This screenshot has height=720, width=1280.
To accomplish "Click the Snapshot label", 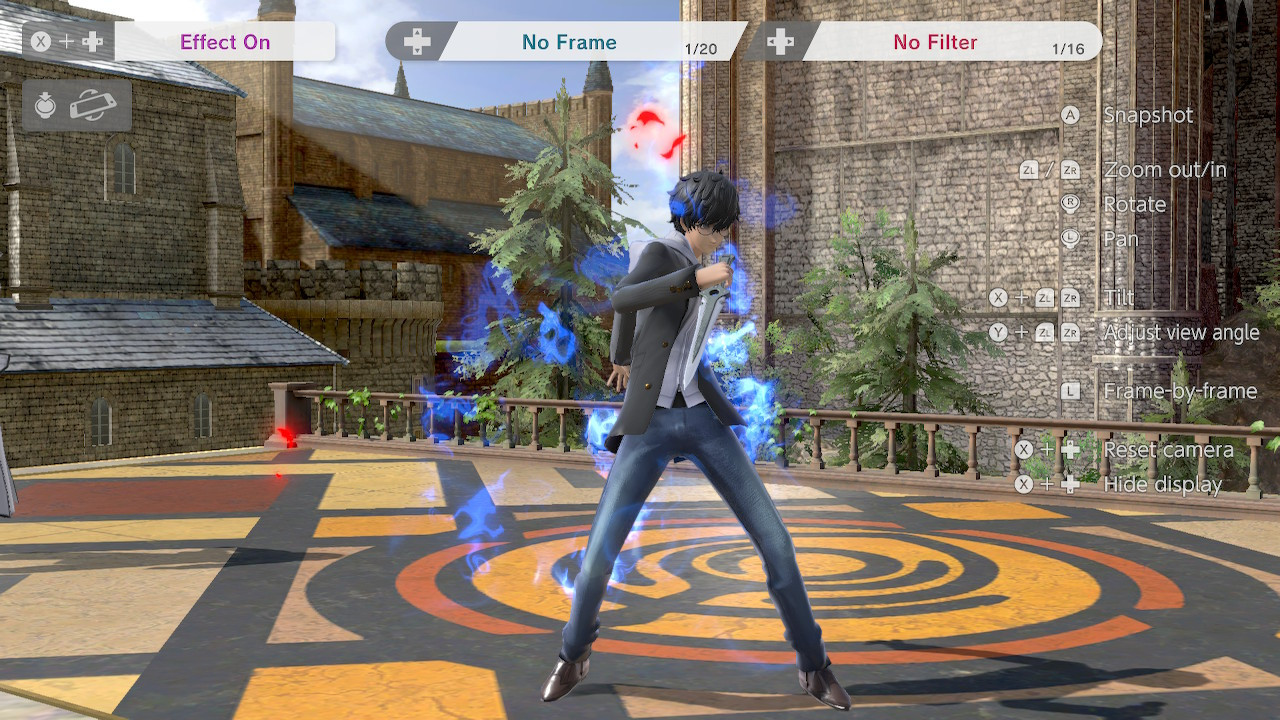I will click(1148, 115).
